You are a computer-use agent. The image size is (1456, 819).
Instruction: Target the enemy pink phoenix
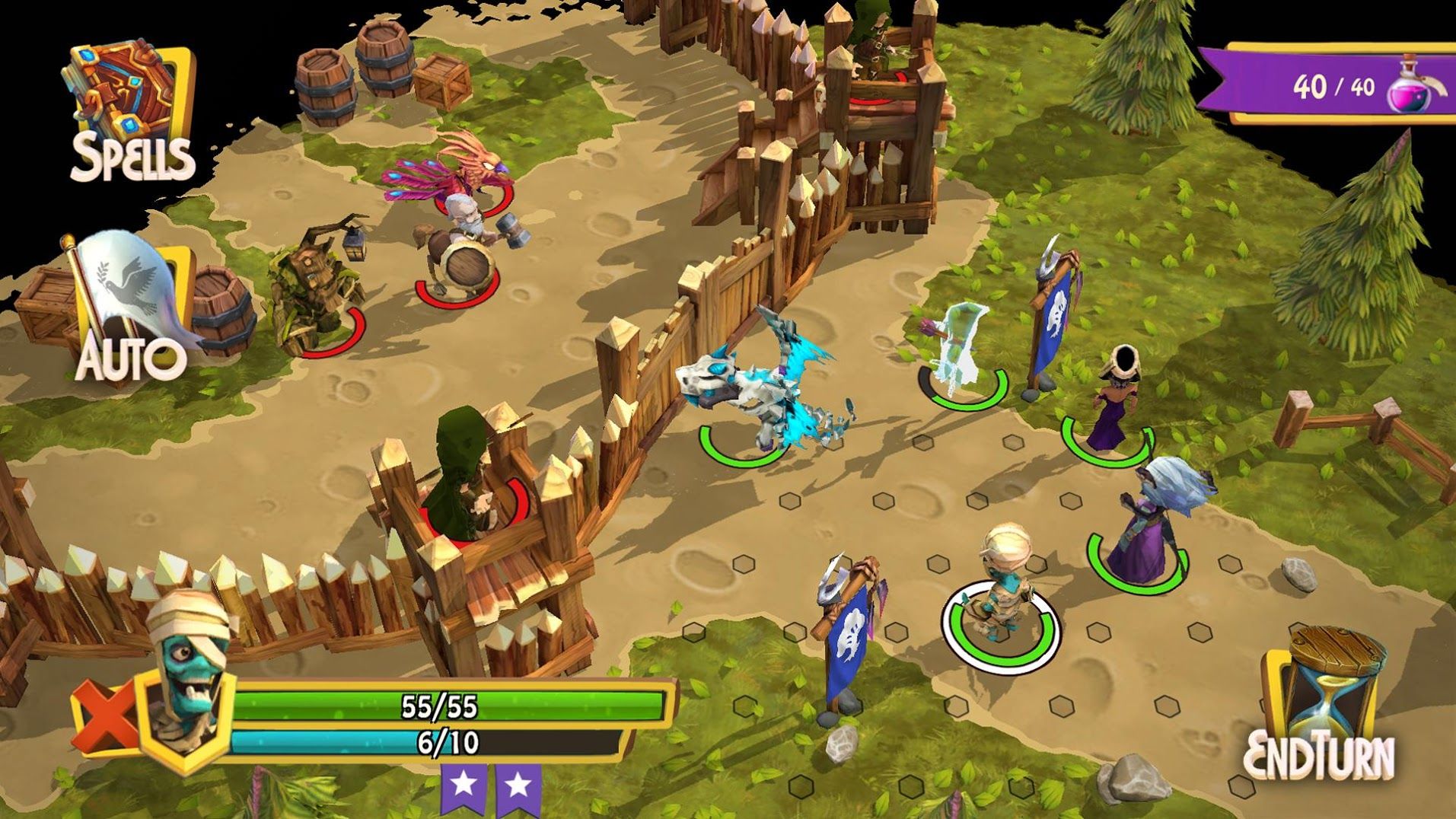tap(457, 171)
